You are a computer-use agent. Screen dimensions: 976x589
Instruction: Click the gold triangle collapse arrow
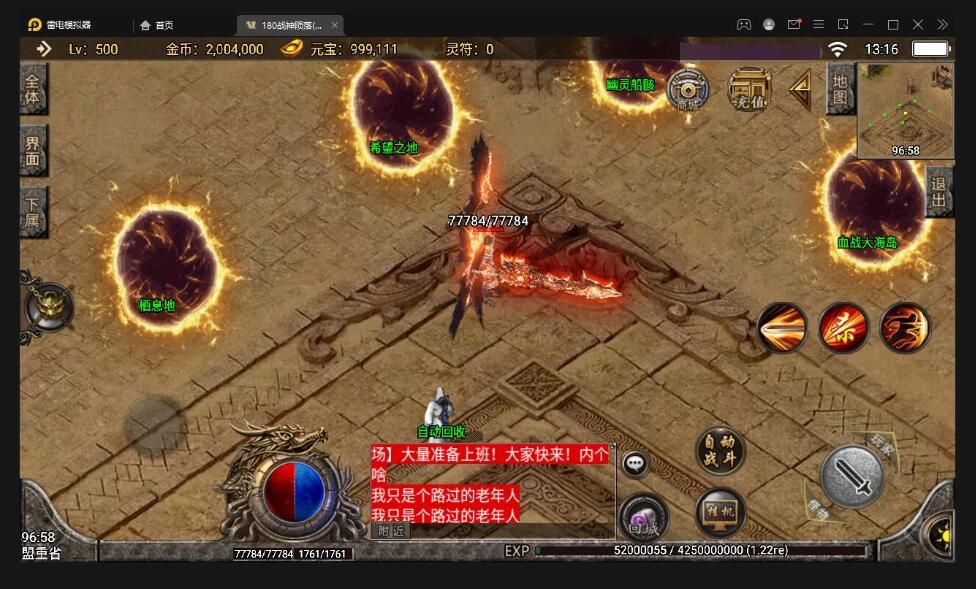coord(800,90)
